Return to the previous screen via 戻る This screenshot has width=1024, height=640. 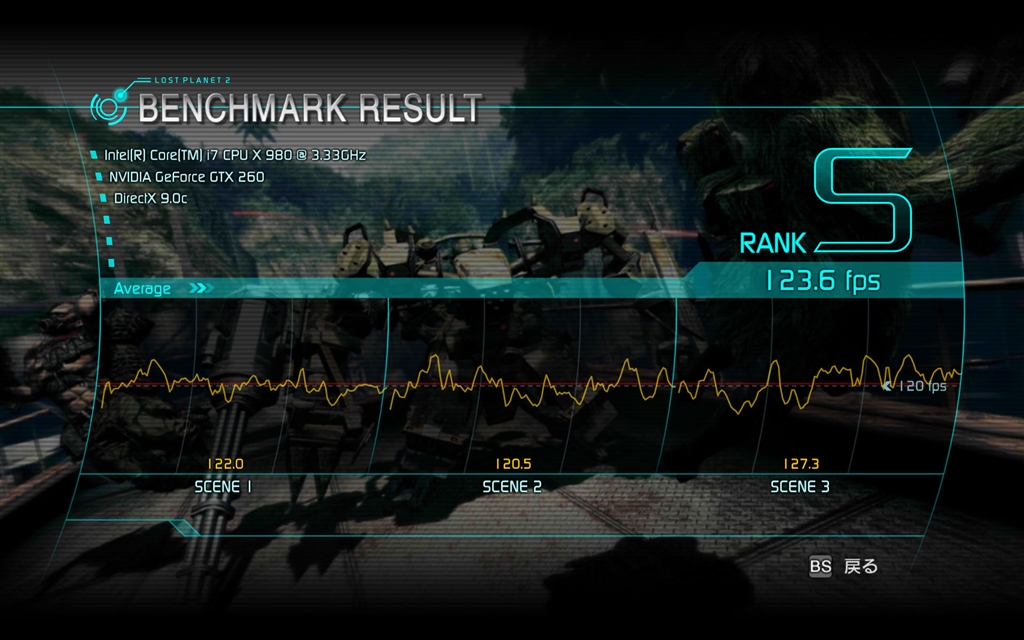tap(859, 567)
